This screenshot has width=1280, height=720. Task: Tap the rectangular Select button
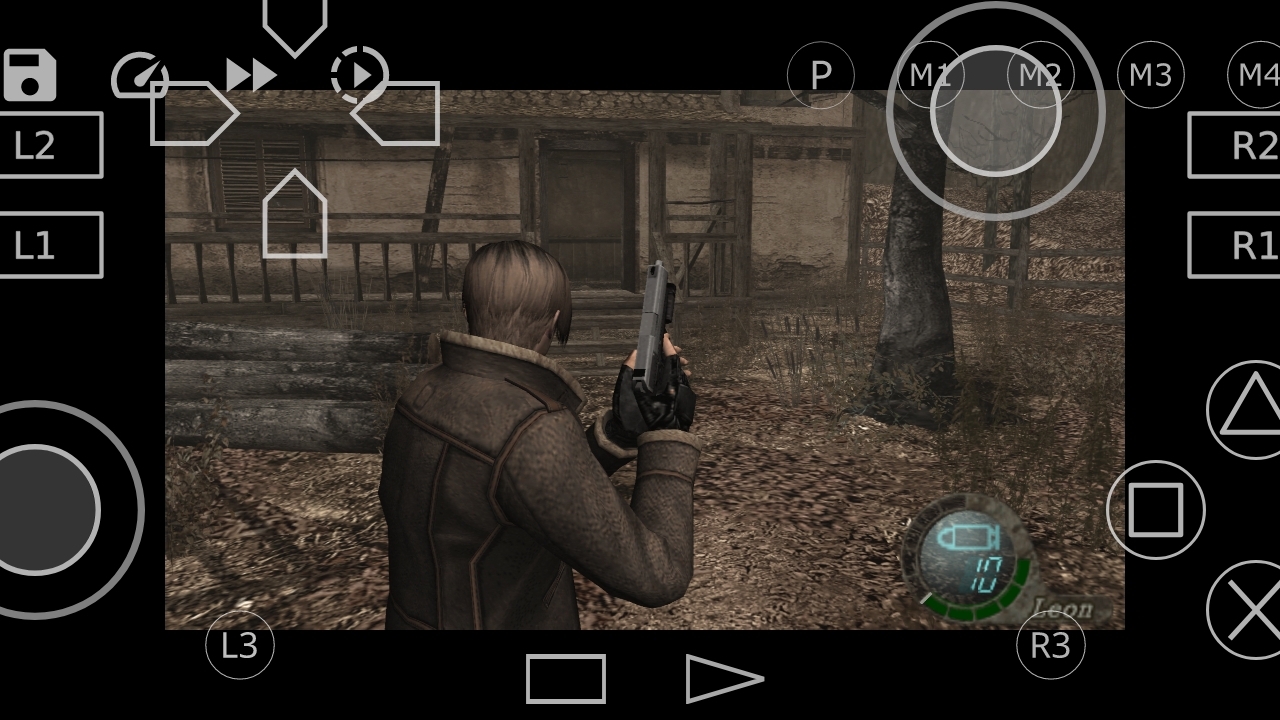coord(566,680)
